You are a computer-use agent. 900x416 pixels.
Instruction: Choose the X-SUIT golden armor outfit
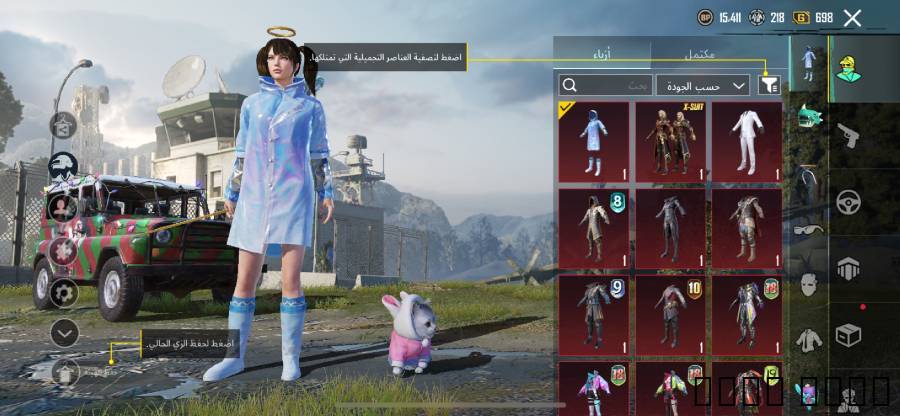(x=670, y=142)
